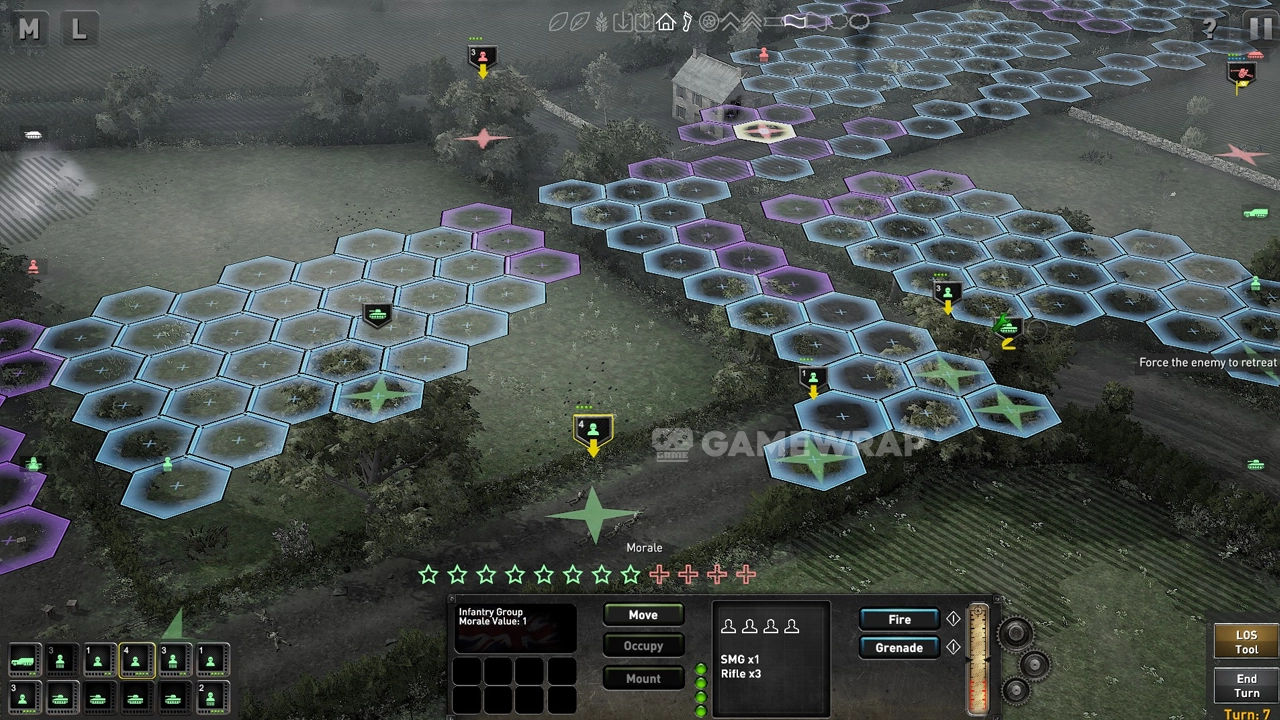Toggle the house building overlay icon
Viewport: 1280px width, 720px height.
(666, 22)
